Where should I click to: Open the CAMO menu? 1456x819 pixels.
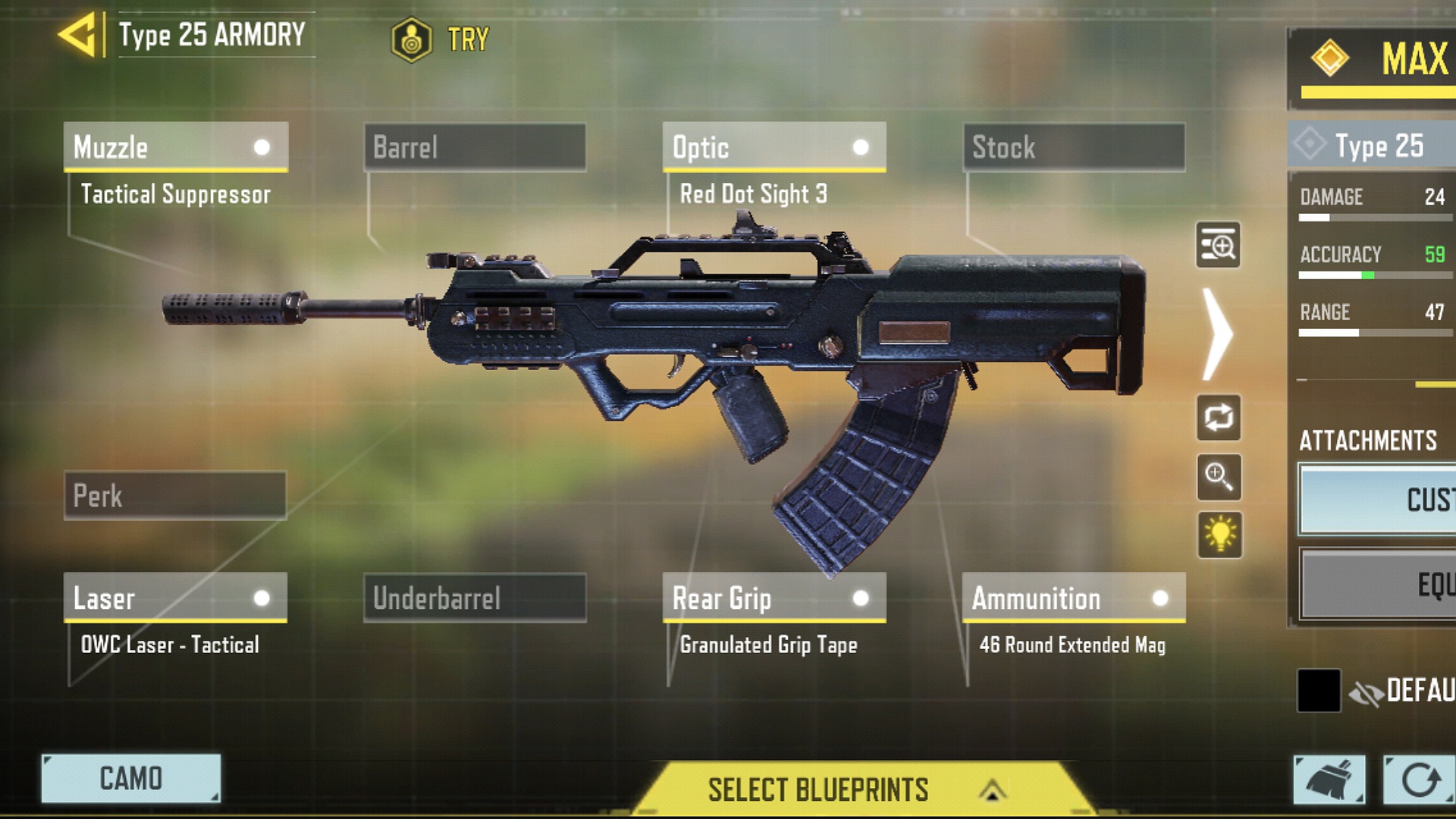point(131,779)
